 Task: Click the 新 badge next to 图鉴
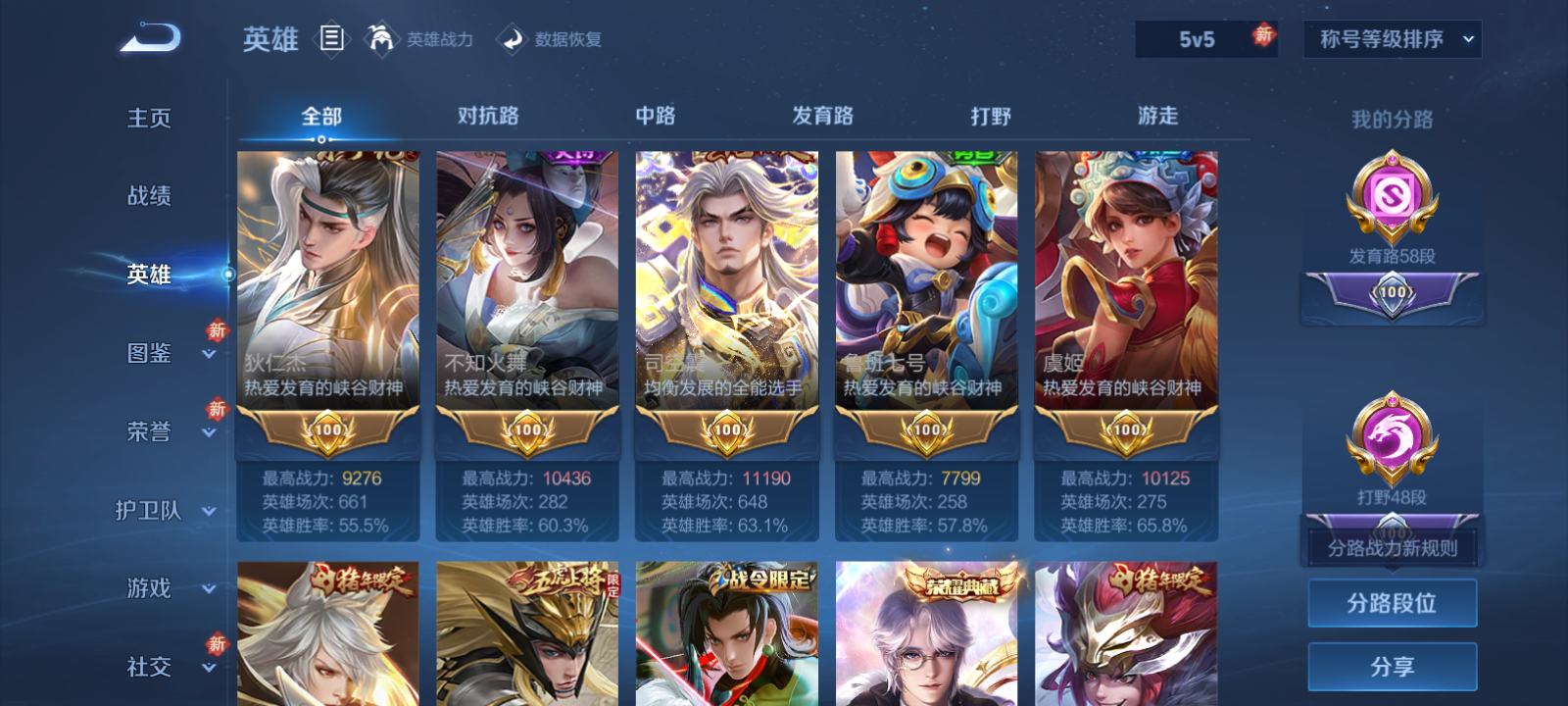[217, 331]
